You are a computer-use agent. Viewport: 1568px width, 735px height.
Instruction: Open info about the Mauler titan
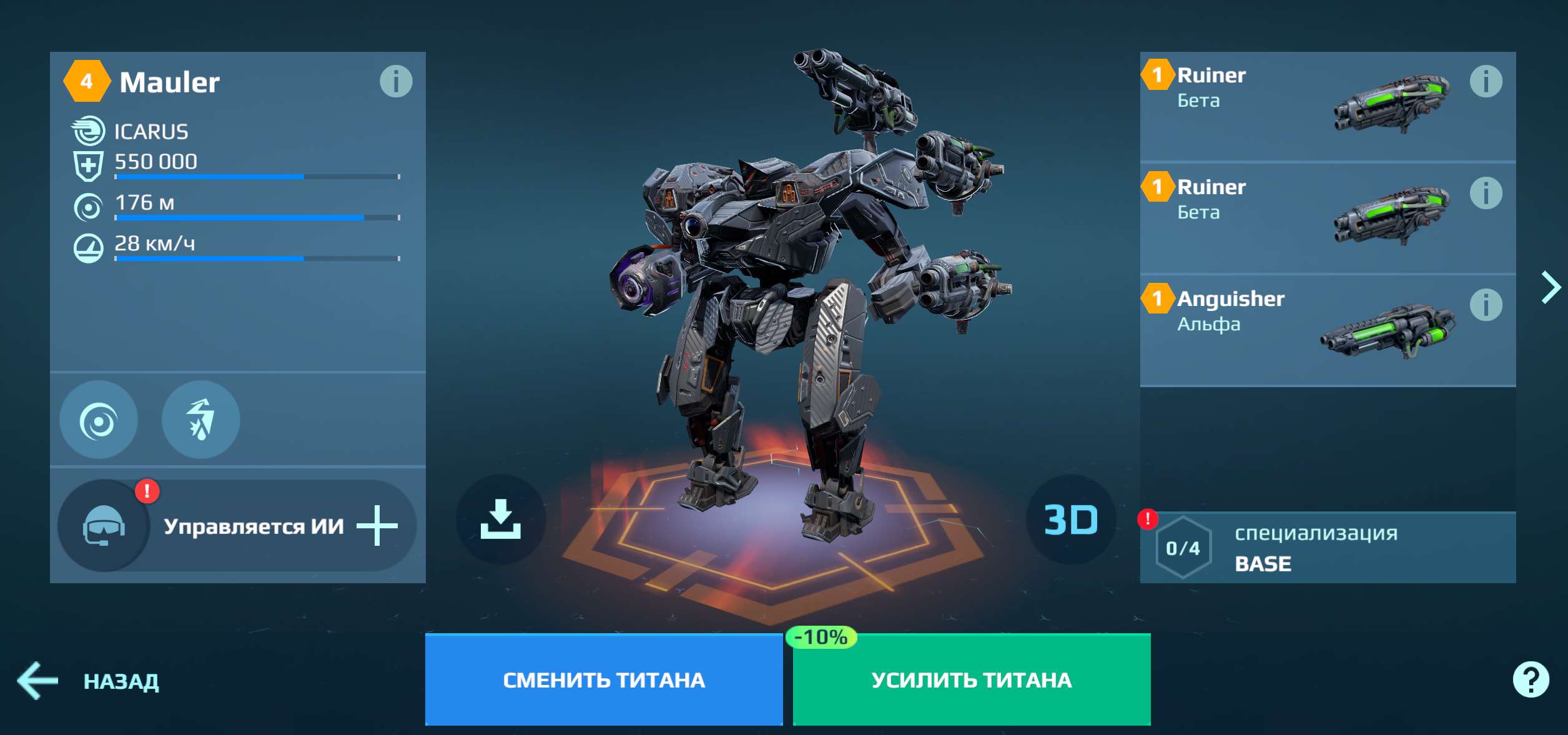(398, 82)
